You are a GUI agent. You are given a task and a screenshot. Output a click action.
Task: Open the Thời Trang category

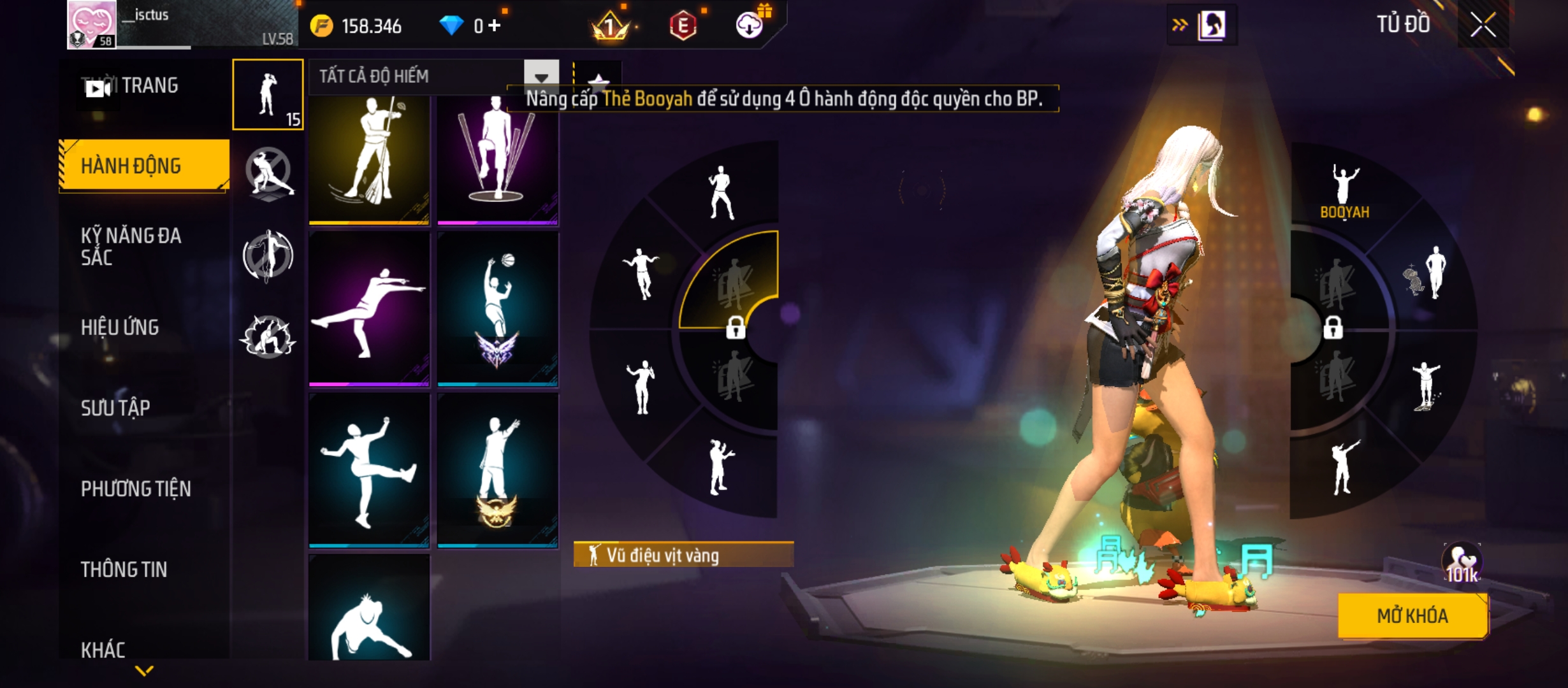pos(143,86)
